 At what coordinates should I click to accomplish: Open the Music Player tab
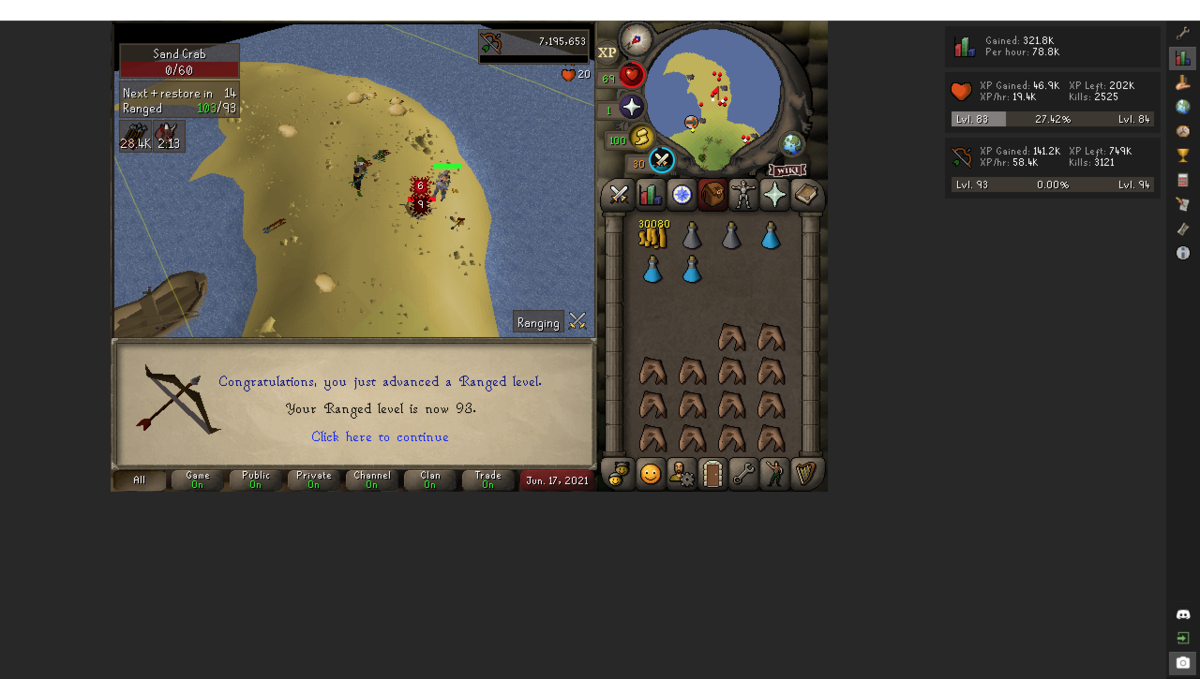[x=806, y=474]
